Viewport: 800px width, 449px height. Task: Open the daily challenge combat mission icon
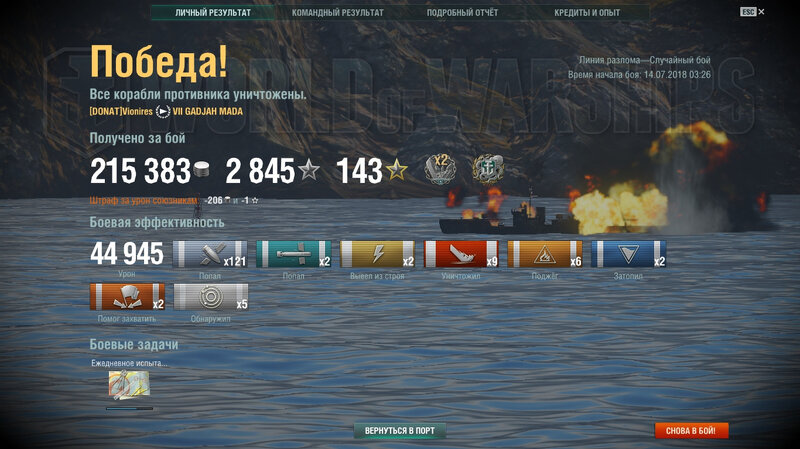[129, 384]
